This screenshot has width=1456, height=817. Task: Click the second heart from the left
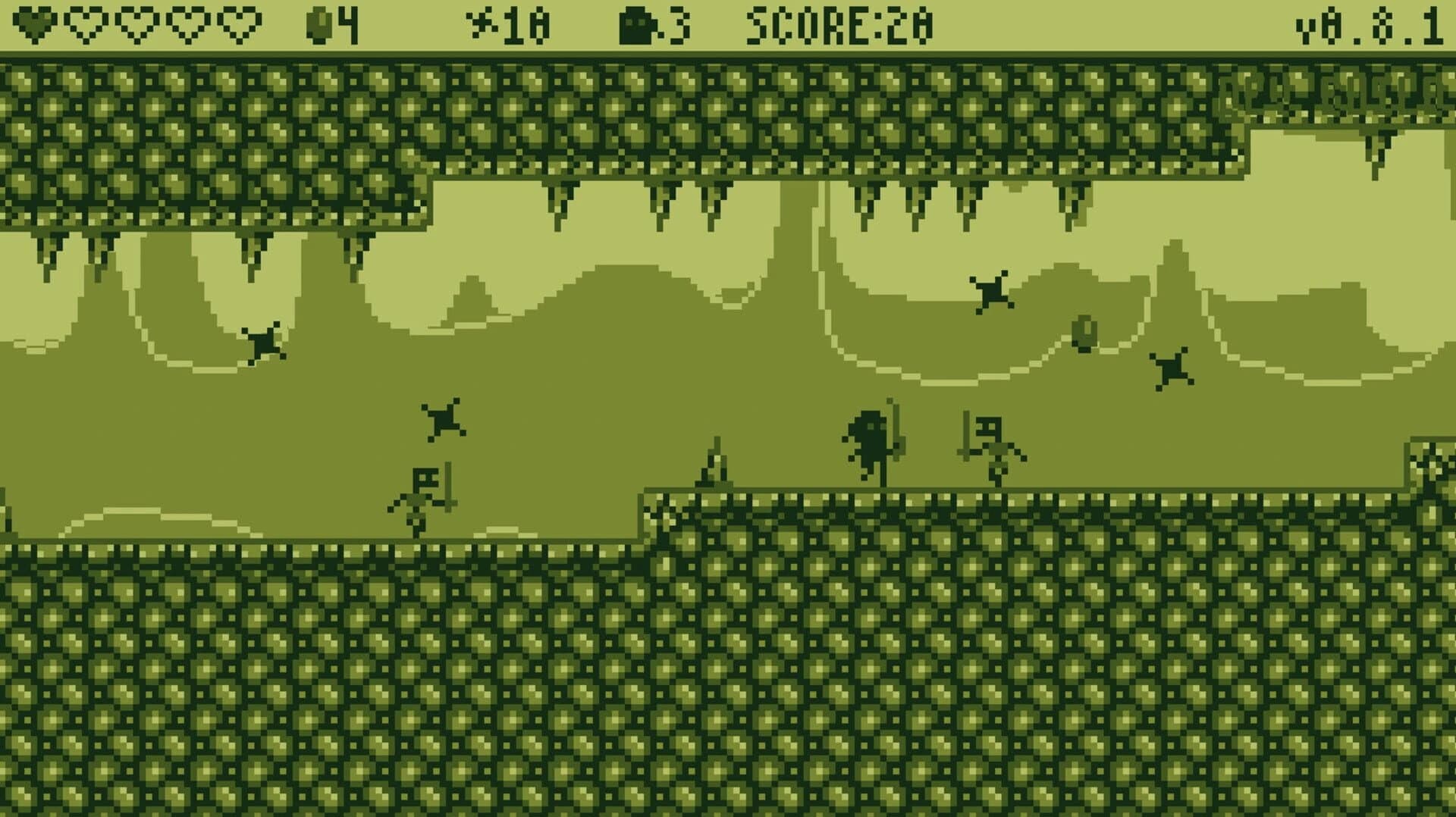(83, 23)
